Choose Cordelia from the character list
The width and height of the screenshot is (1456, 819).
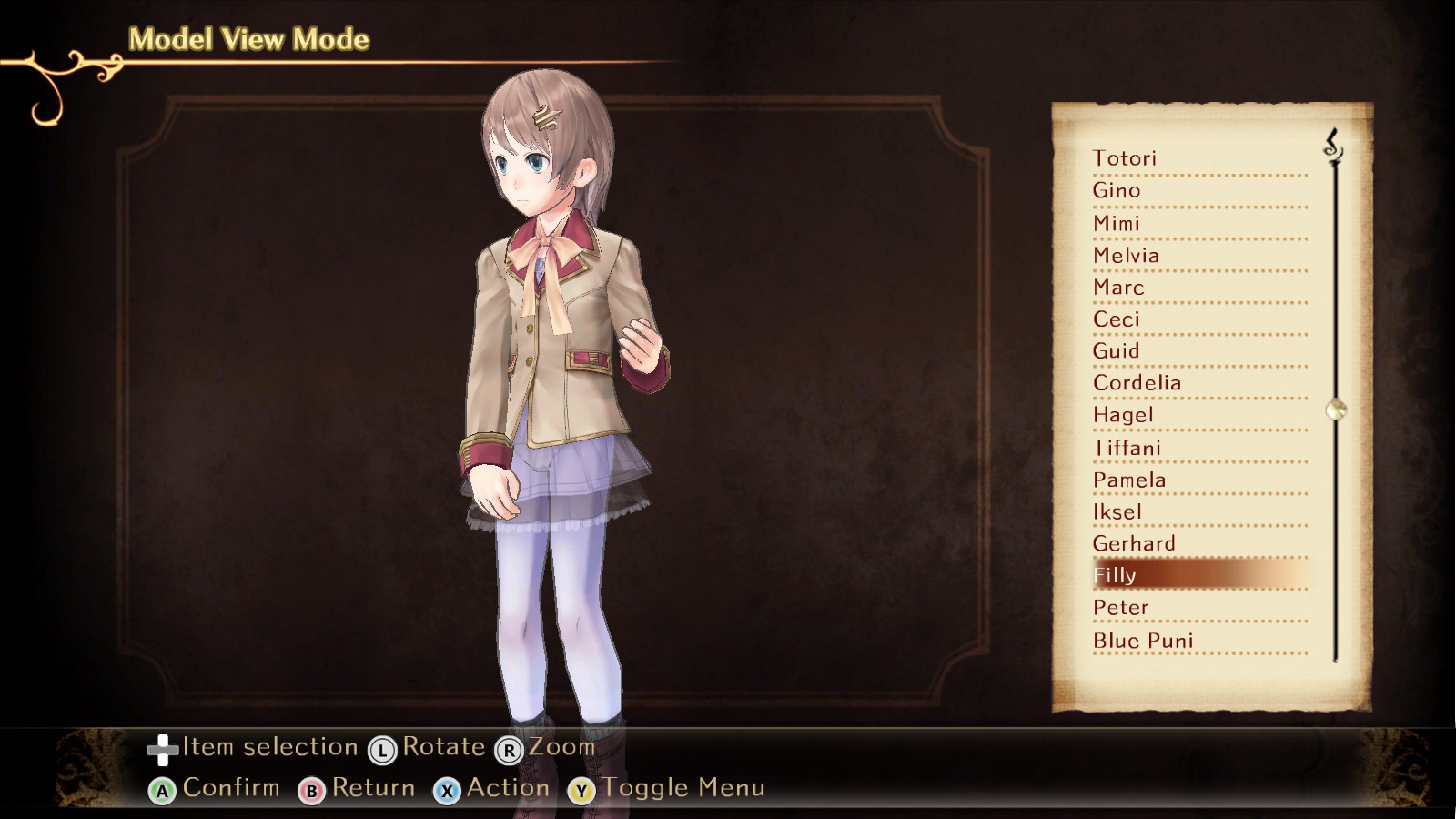(x=1137, y=383)
